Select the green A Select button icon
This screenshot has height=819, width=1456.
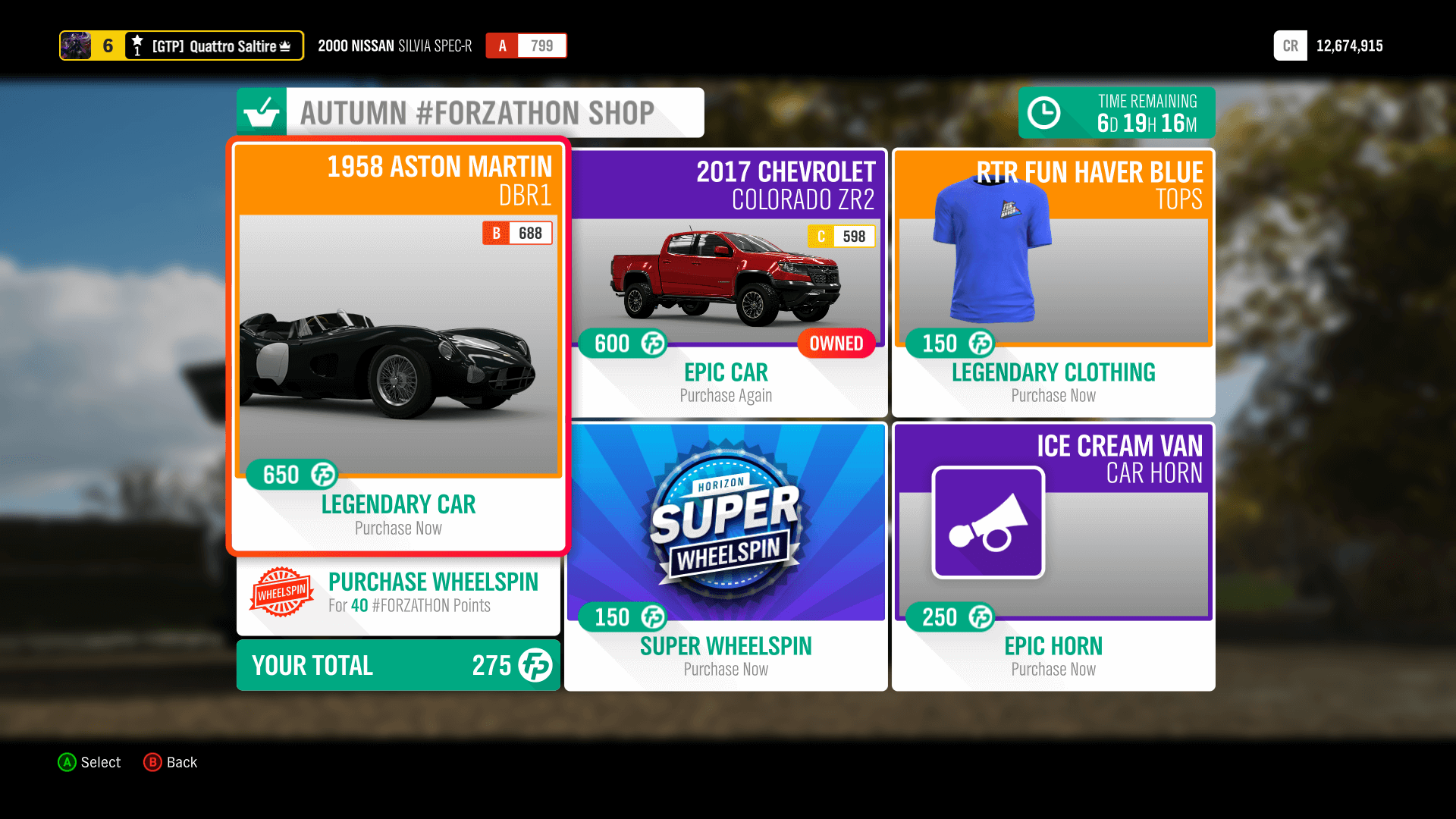pyautogui.click(x=67, y=762)
